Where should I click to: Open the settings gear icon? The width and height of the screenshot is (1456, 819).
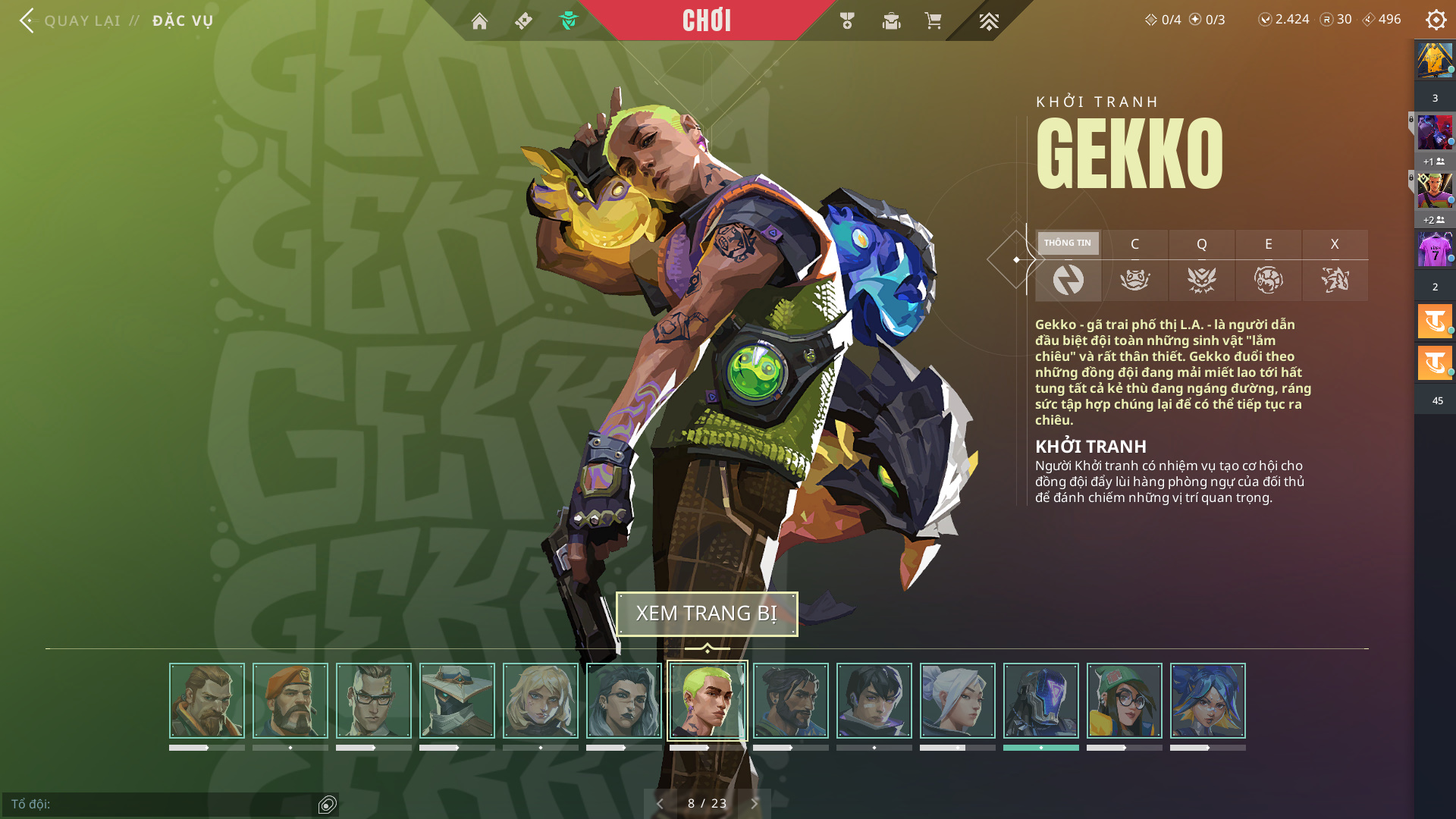click(1436, 20)
